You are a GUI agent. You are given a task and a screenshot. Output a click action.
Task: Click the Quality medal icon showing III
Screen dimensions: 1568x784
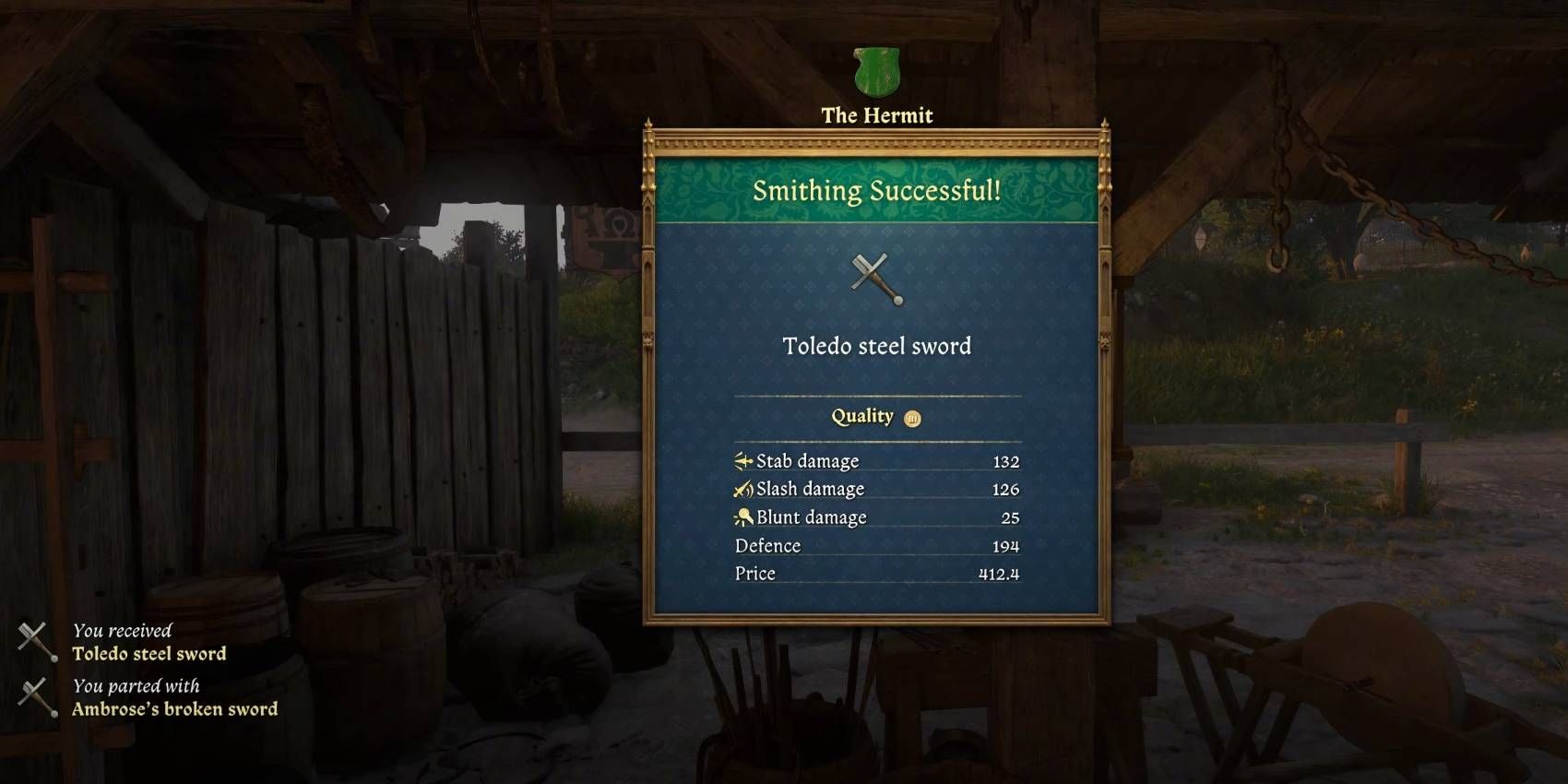(913, 416)
